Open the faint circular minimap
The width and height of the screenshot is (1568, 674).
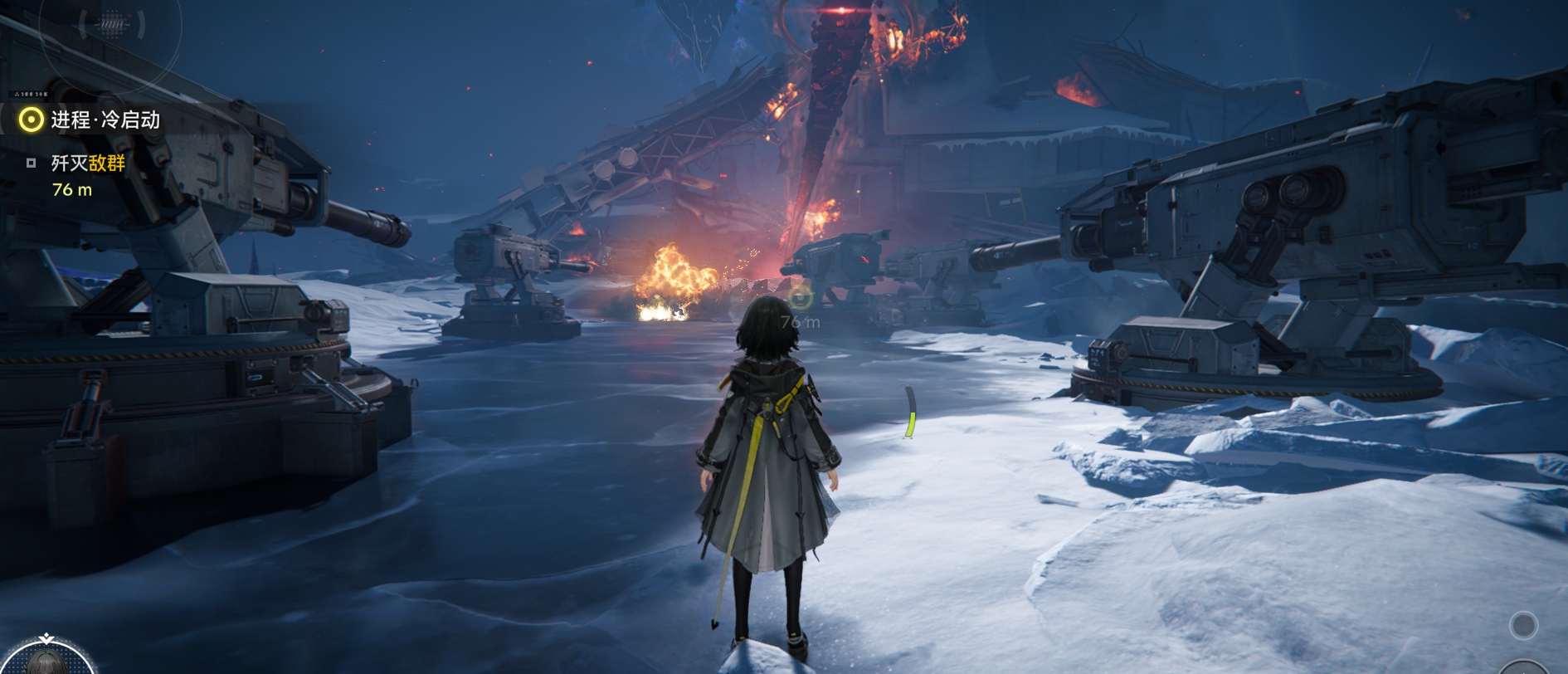point(112,27)
